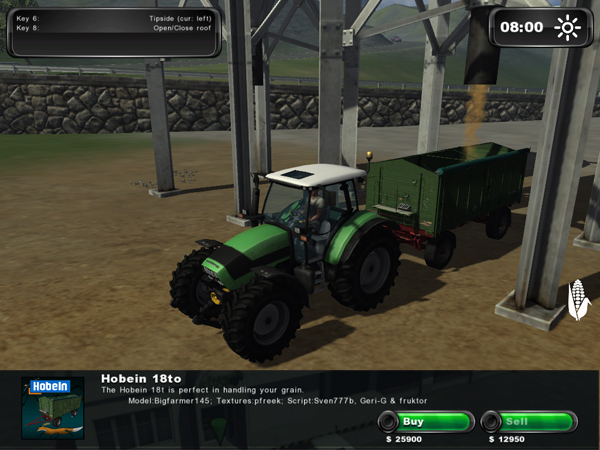Buy the Hobein 18to trailer

coord(426,422)
